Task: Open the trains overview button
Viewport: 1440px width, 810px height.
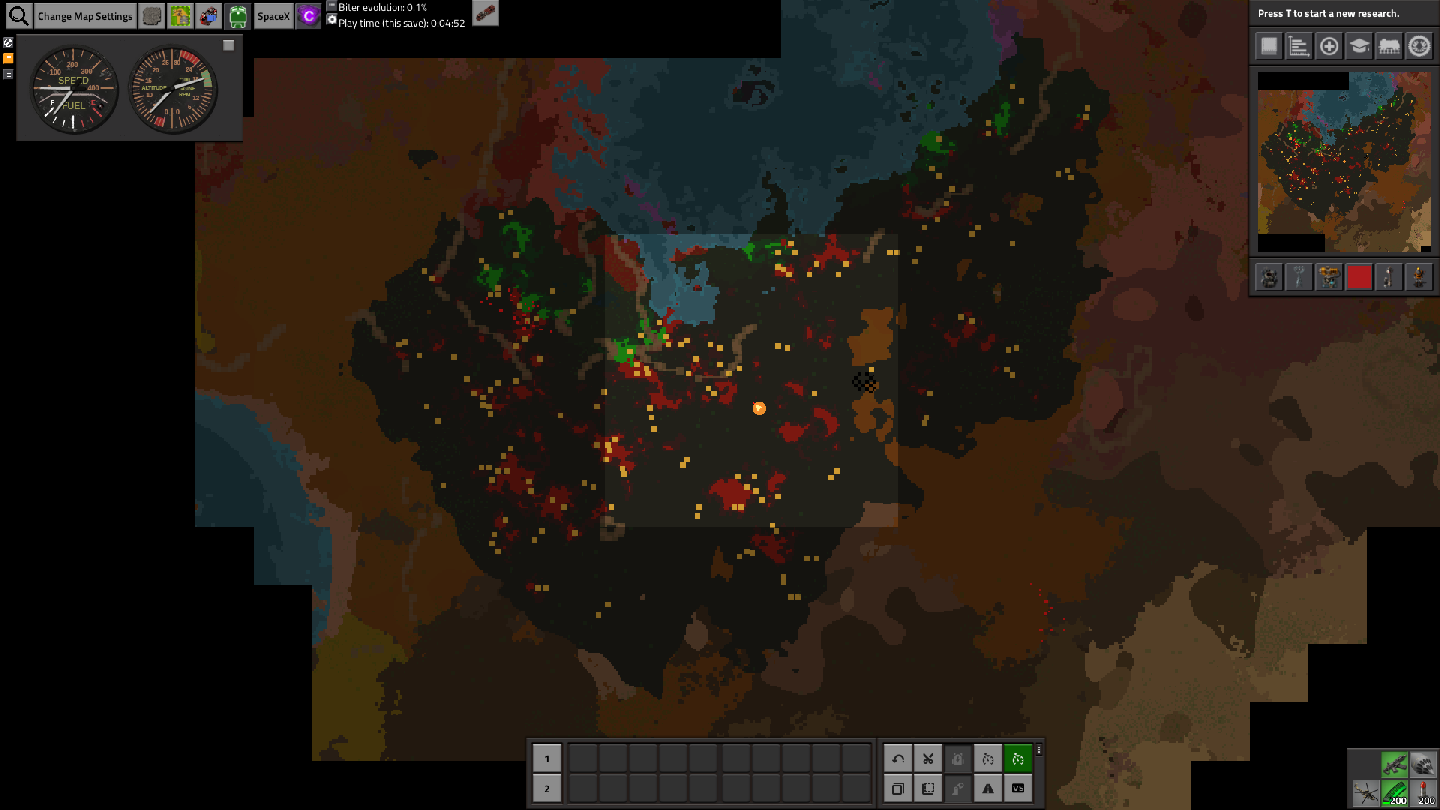Action: 1389,46
